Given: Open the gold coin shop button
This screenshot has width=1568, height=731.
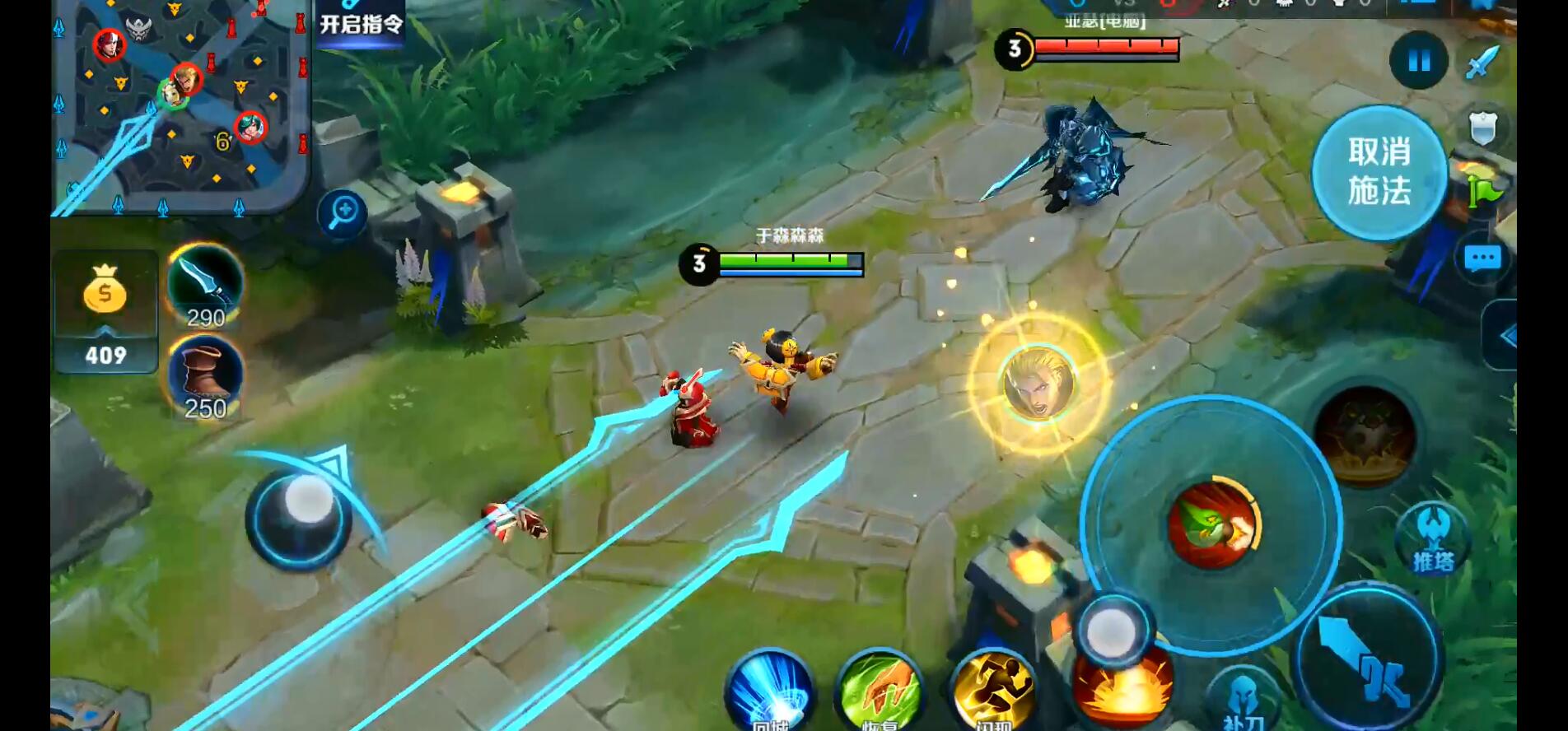Looking at the screenshot, I should [105, 311].
